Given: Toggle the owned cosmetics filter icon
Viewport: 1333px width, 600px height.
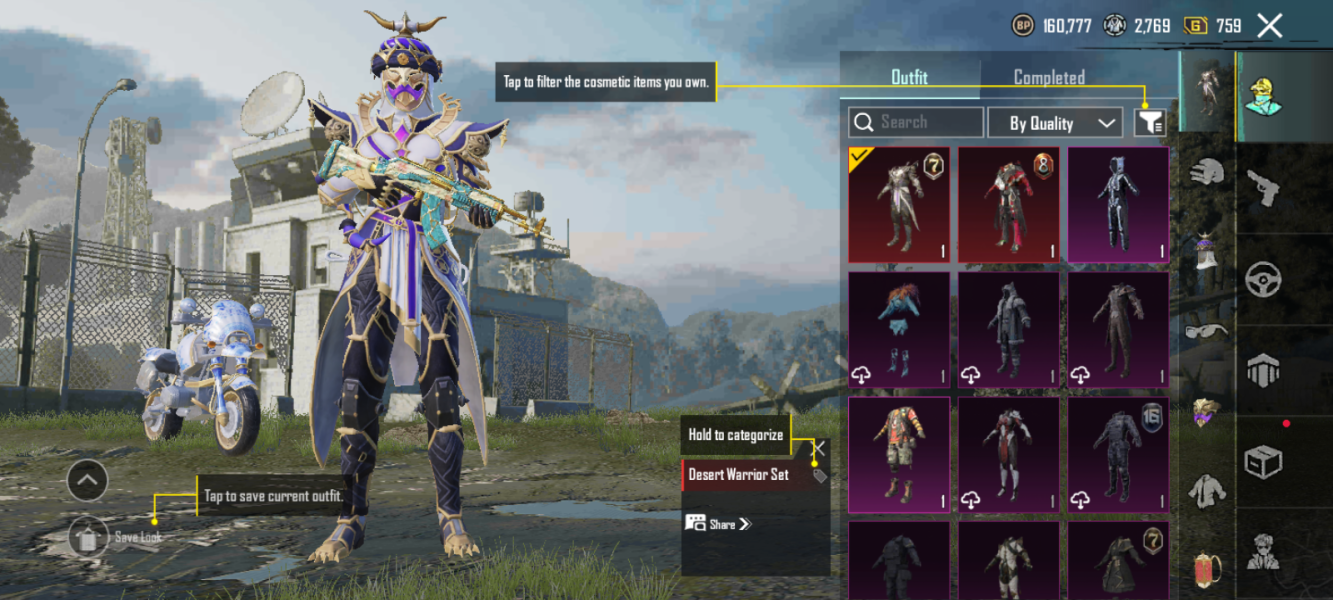Looking at the screenshot, I should point(1150,123).
